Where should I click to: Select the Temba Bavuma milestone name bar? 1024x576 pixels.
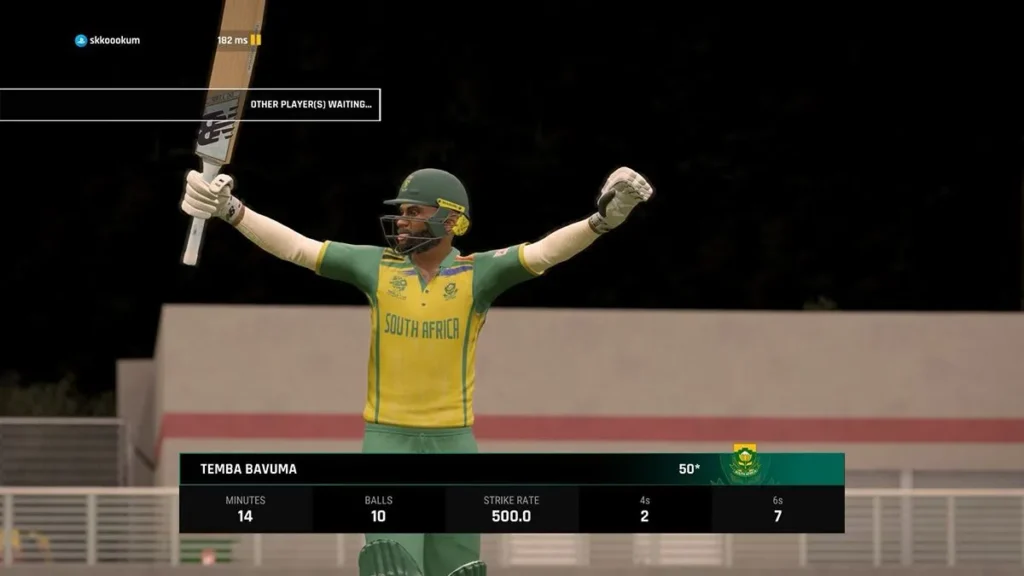point(440,468)
